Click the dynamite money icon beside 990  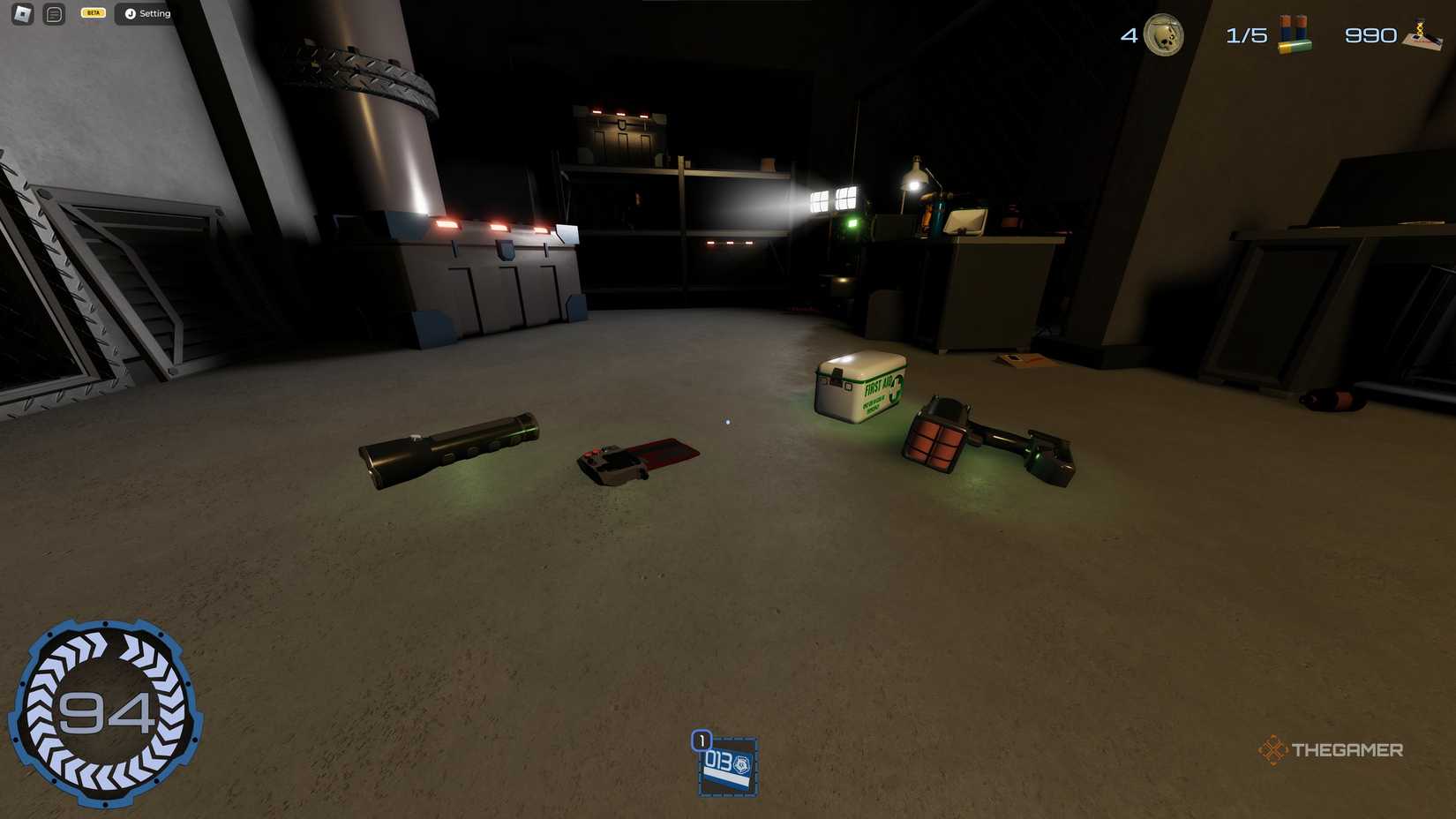coord(1424,35)
